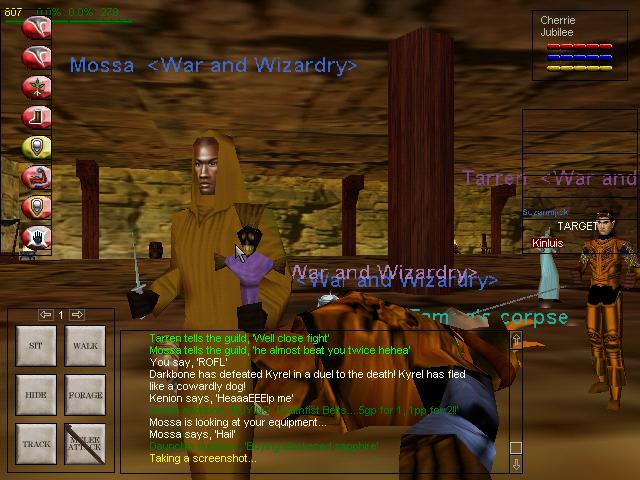The image size is (640, 480).
Task: Click the chat window scroll-down arrow
Action: coord(516,464)
